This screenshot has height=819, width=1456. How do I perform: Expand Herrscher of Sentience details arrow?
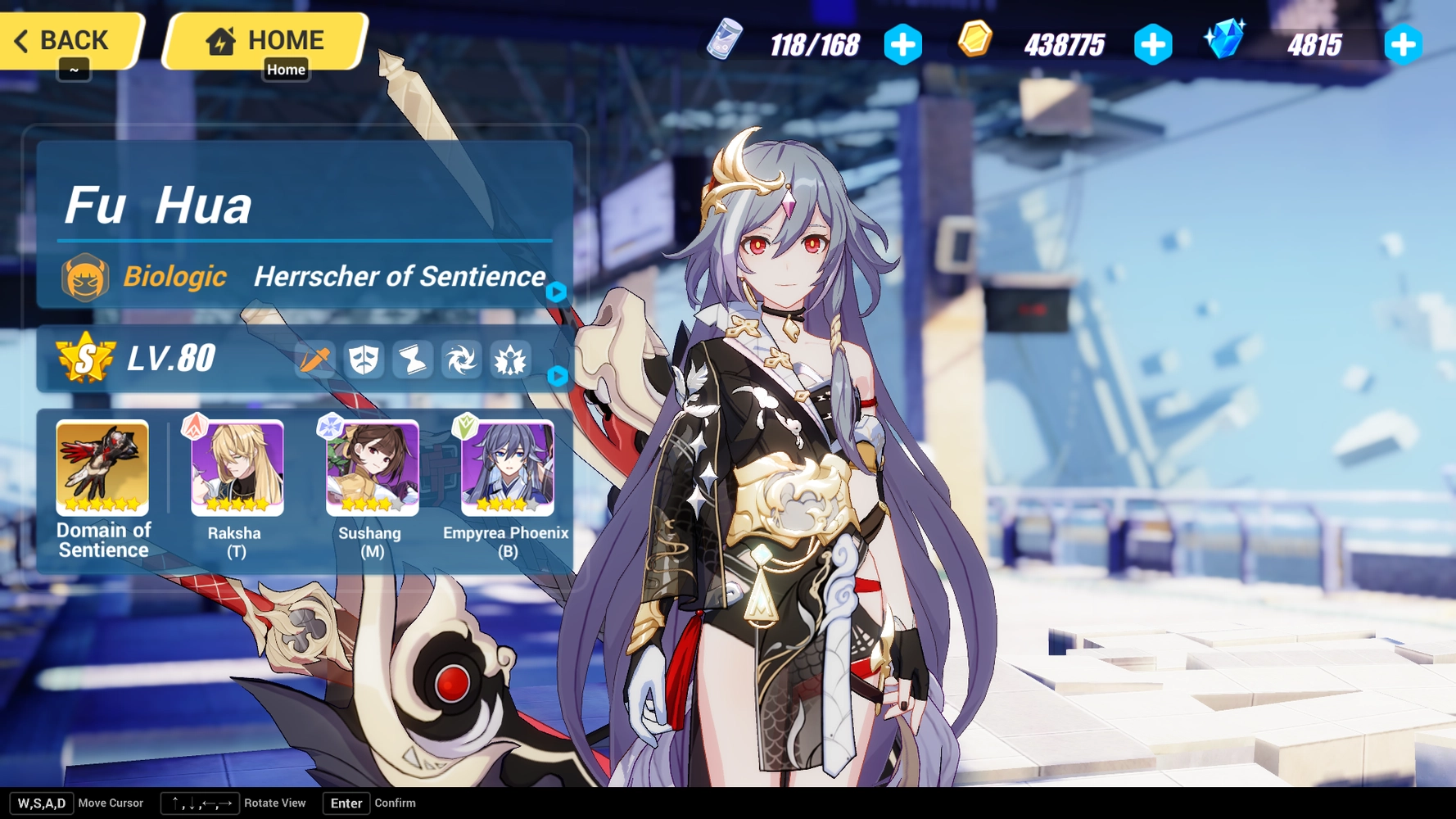(557, 293)
